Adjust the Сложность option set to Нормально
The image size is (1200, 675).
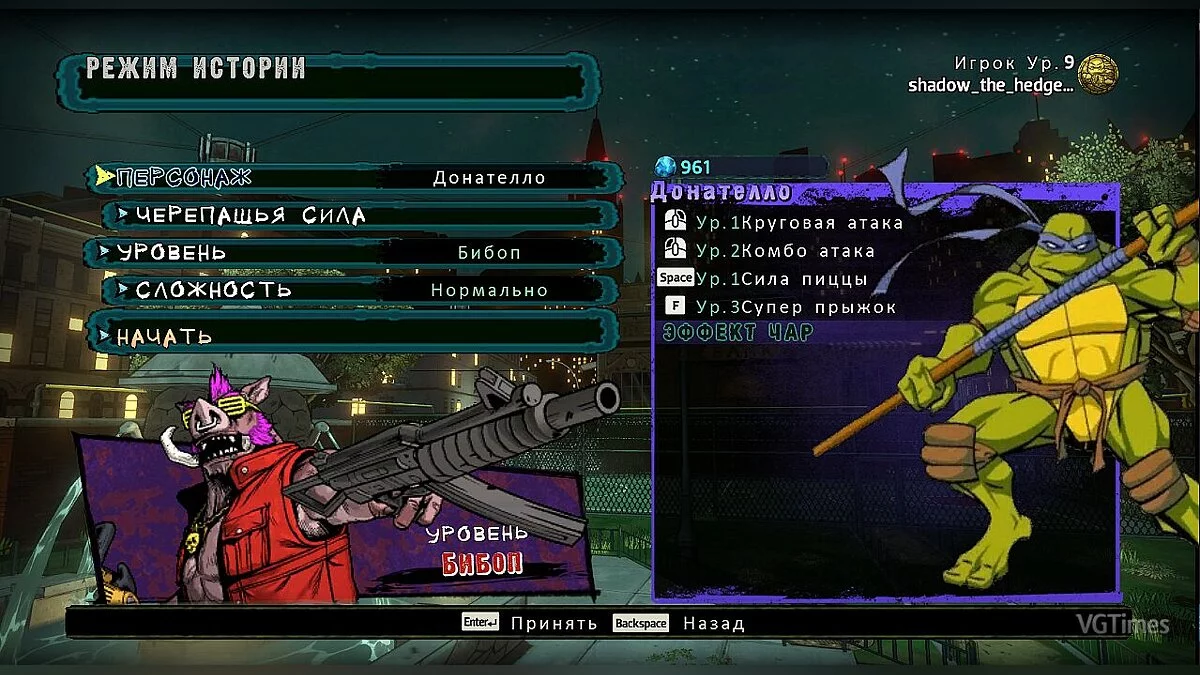(x=361, y=290)
